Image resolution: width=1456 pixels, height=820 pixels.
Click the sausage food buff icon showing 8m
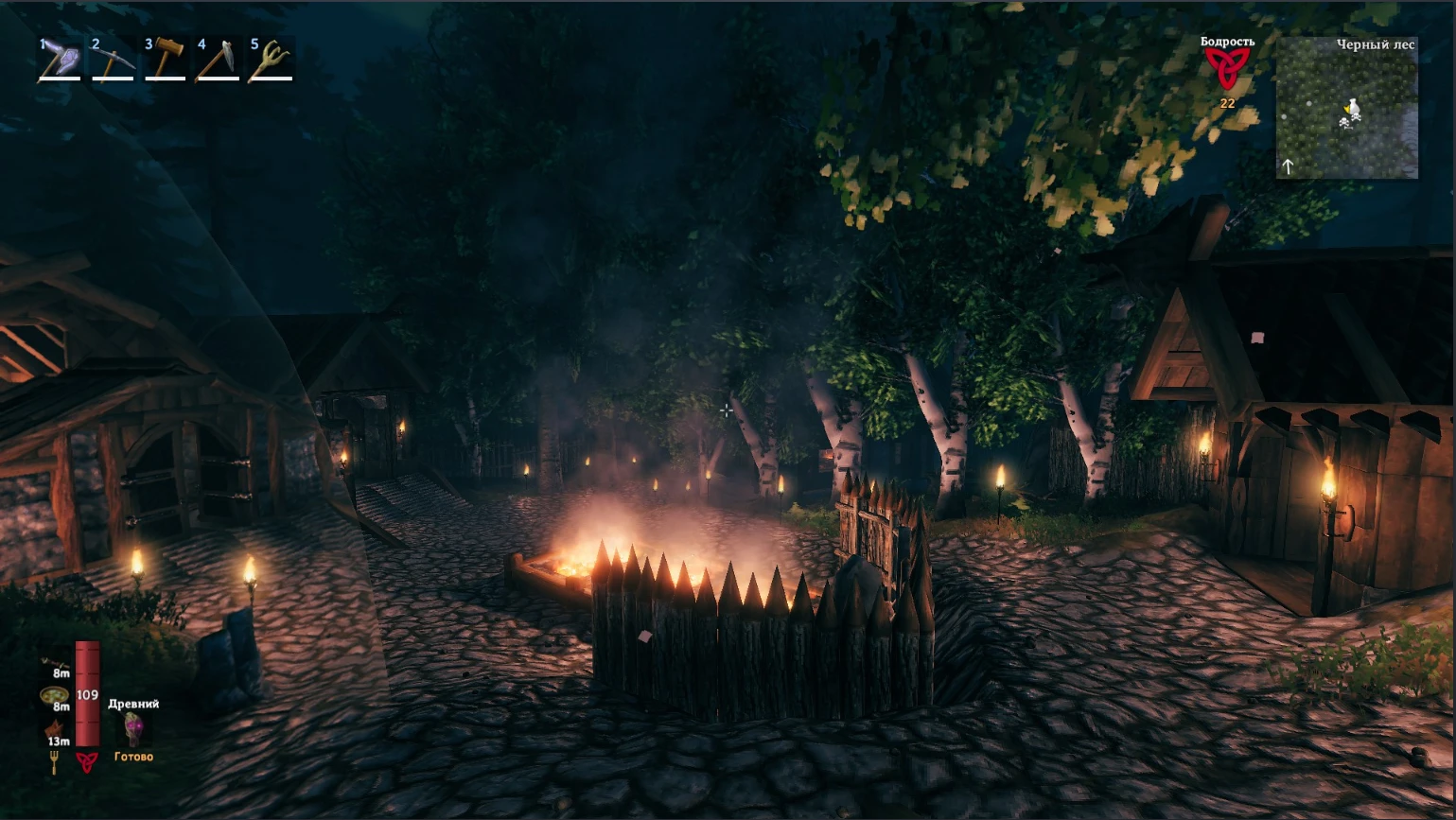tap(55, 662)
